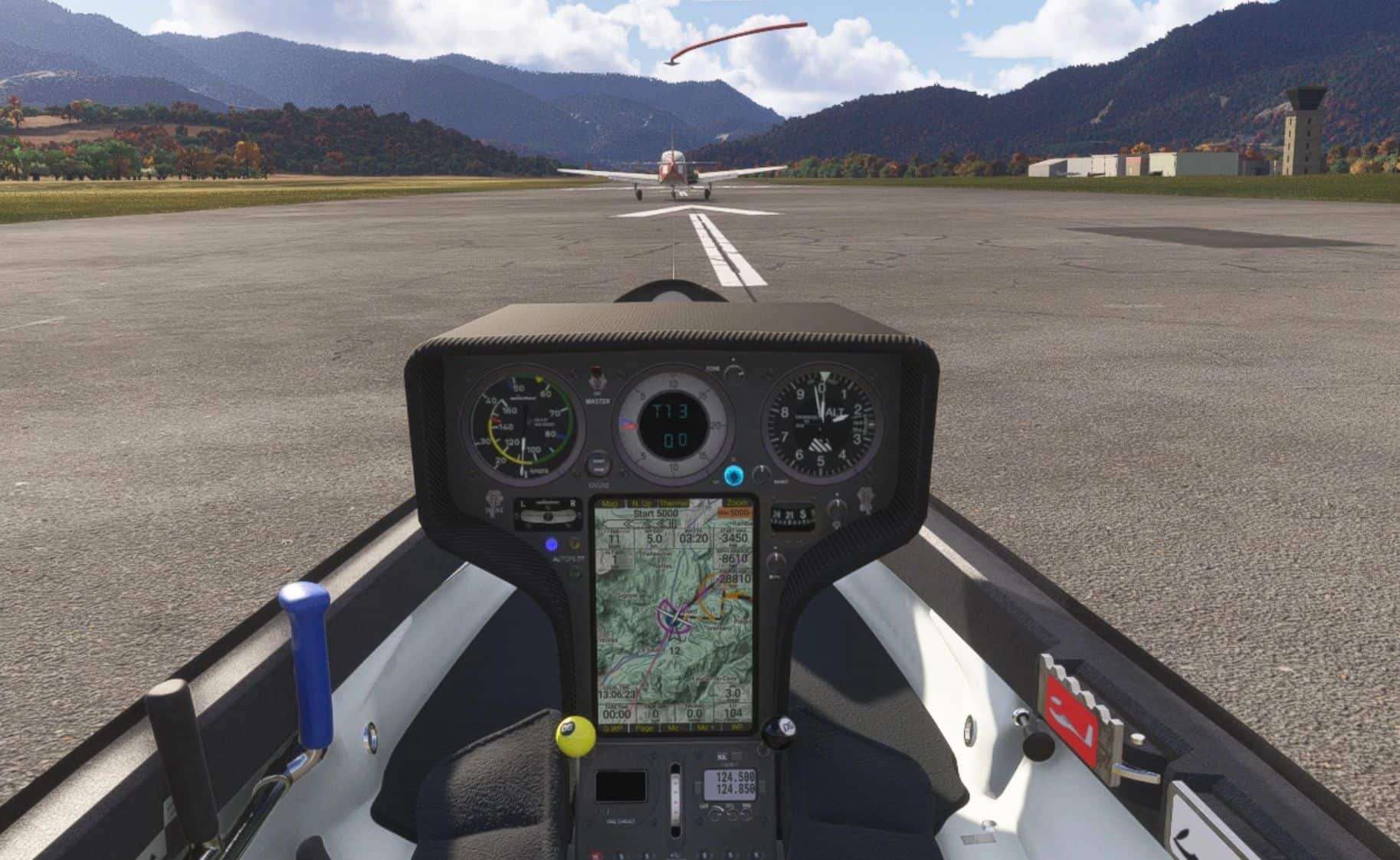Decrease MacCready with the Mc- key

[x=674, y=727]
